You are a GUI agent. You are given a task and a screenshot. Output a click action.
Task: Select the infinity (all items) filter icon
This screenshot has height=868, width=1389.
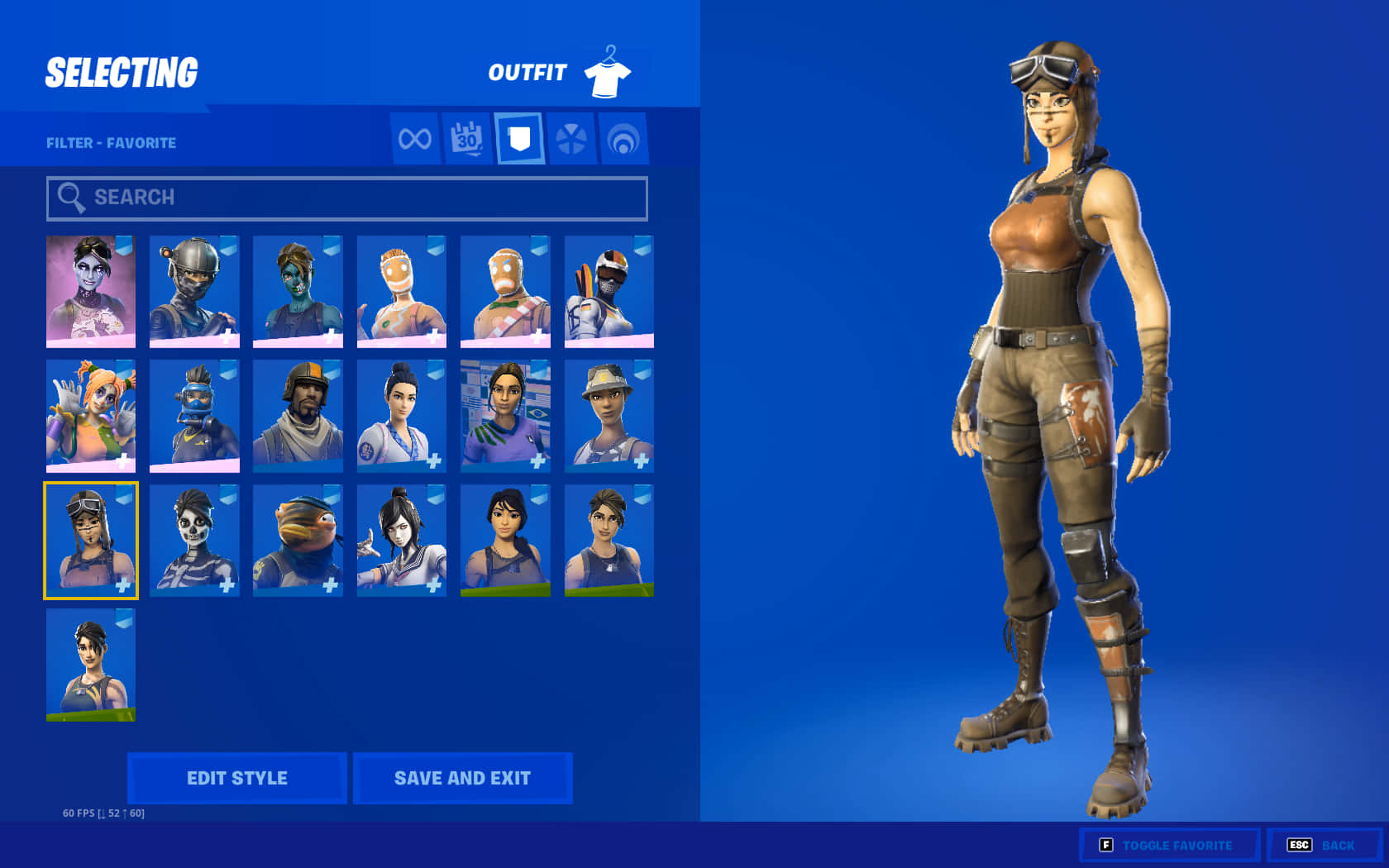coord(413,139)
